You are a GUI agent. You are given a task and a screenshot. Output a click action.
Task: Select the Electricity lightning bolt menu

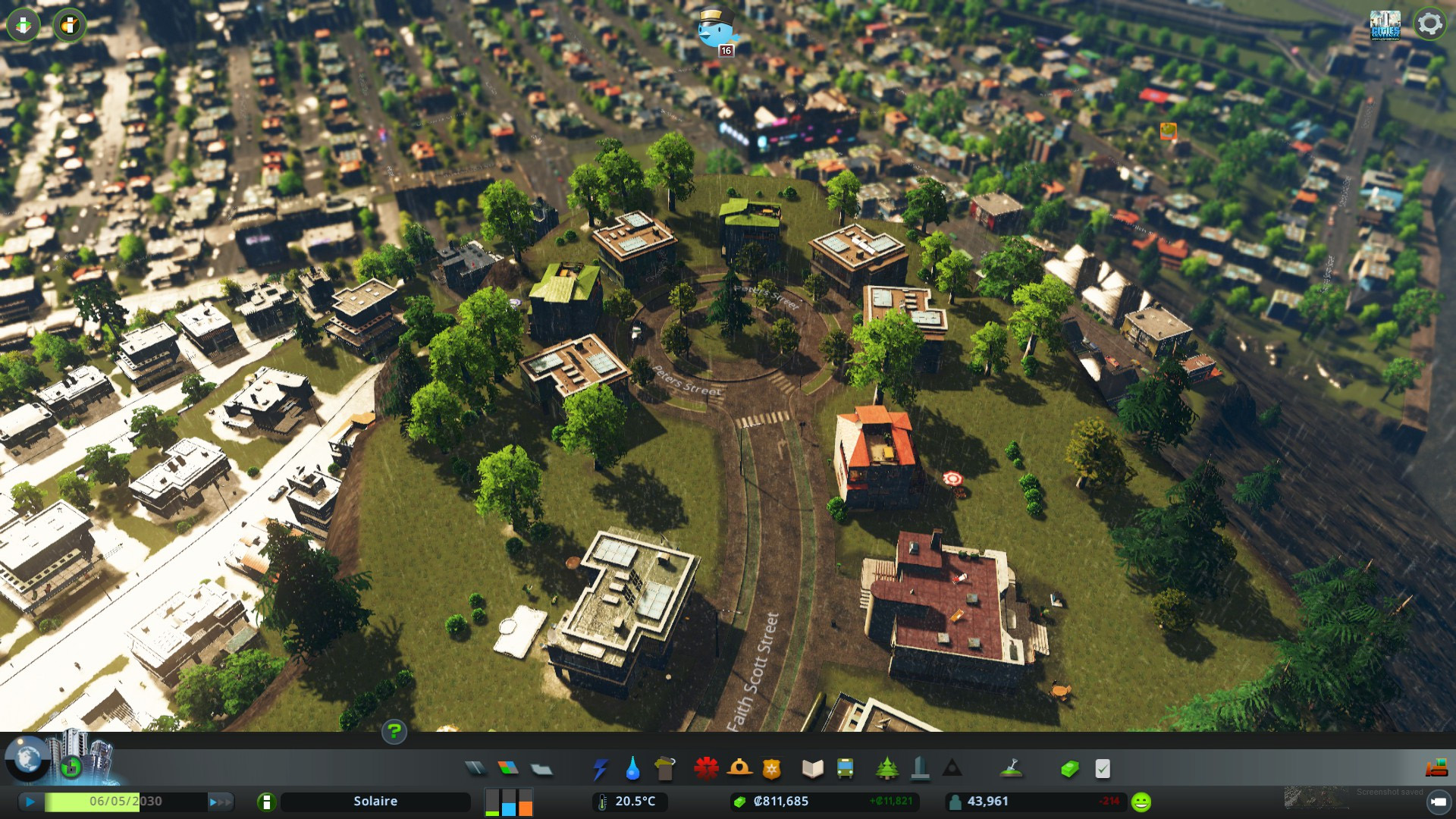click(600, 769)
